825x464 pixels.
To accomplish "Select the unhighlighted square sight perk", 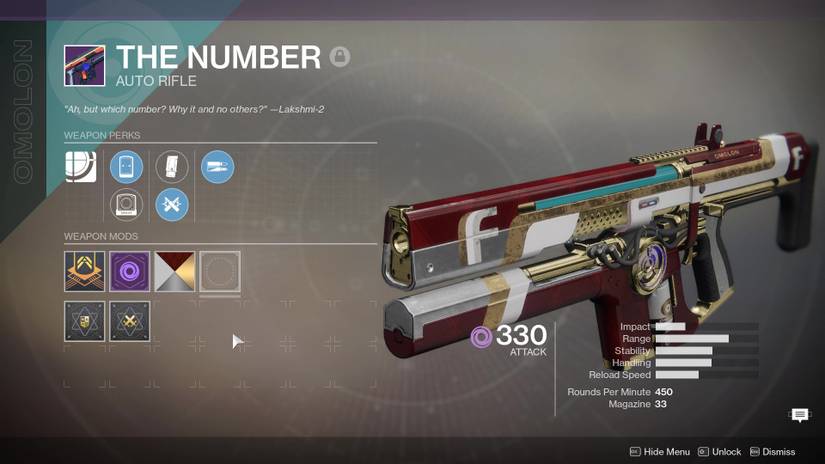I will tap(127, 205).
